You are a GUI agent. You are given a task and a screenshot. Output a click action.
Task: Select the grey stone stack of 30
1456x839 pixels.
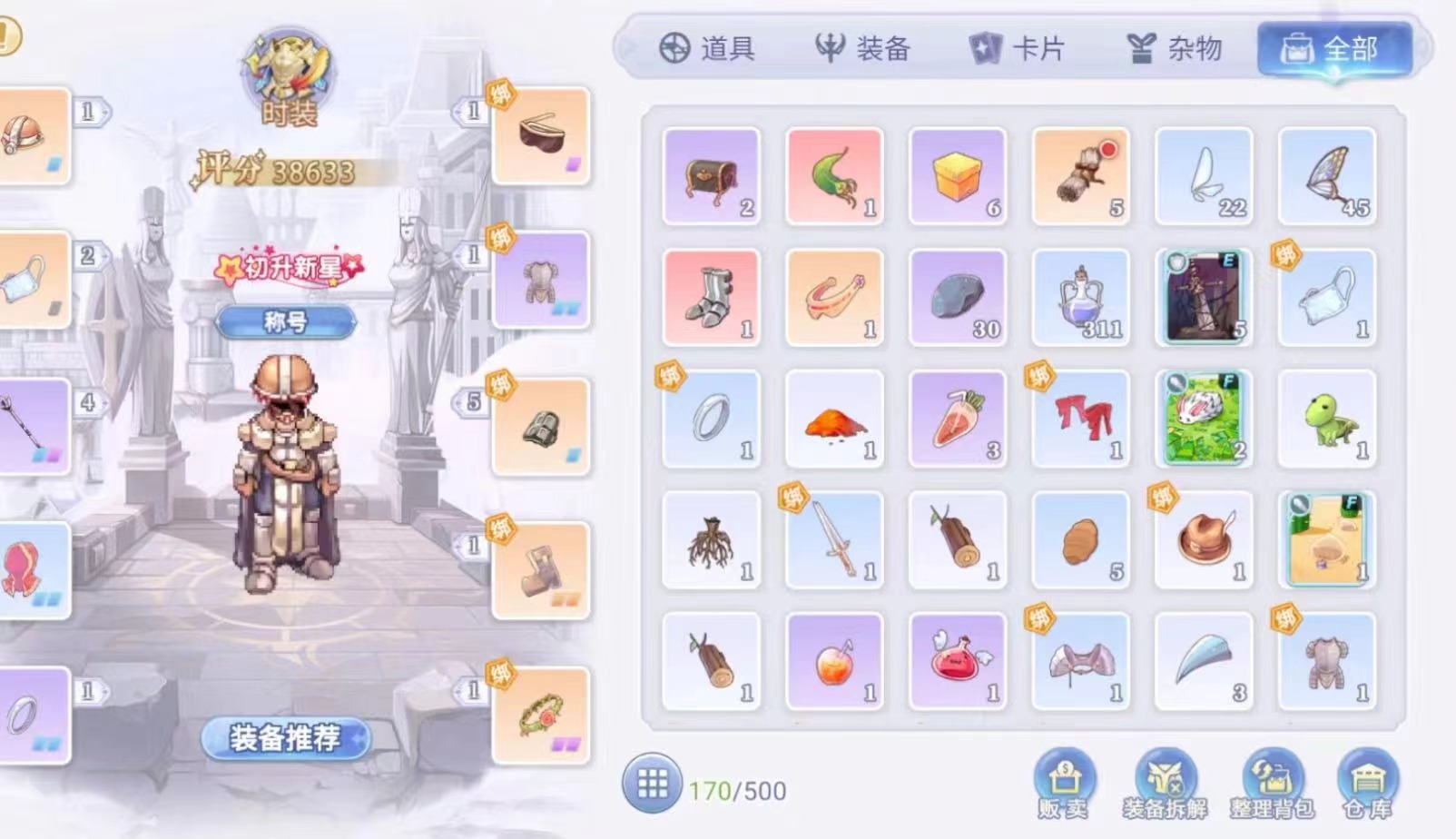pos(958,298)
